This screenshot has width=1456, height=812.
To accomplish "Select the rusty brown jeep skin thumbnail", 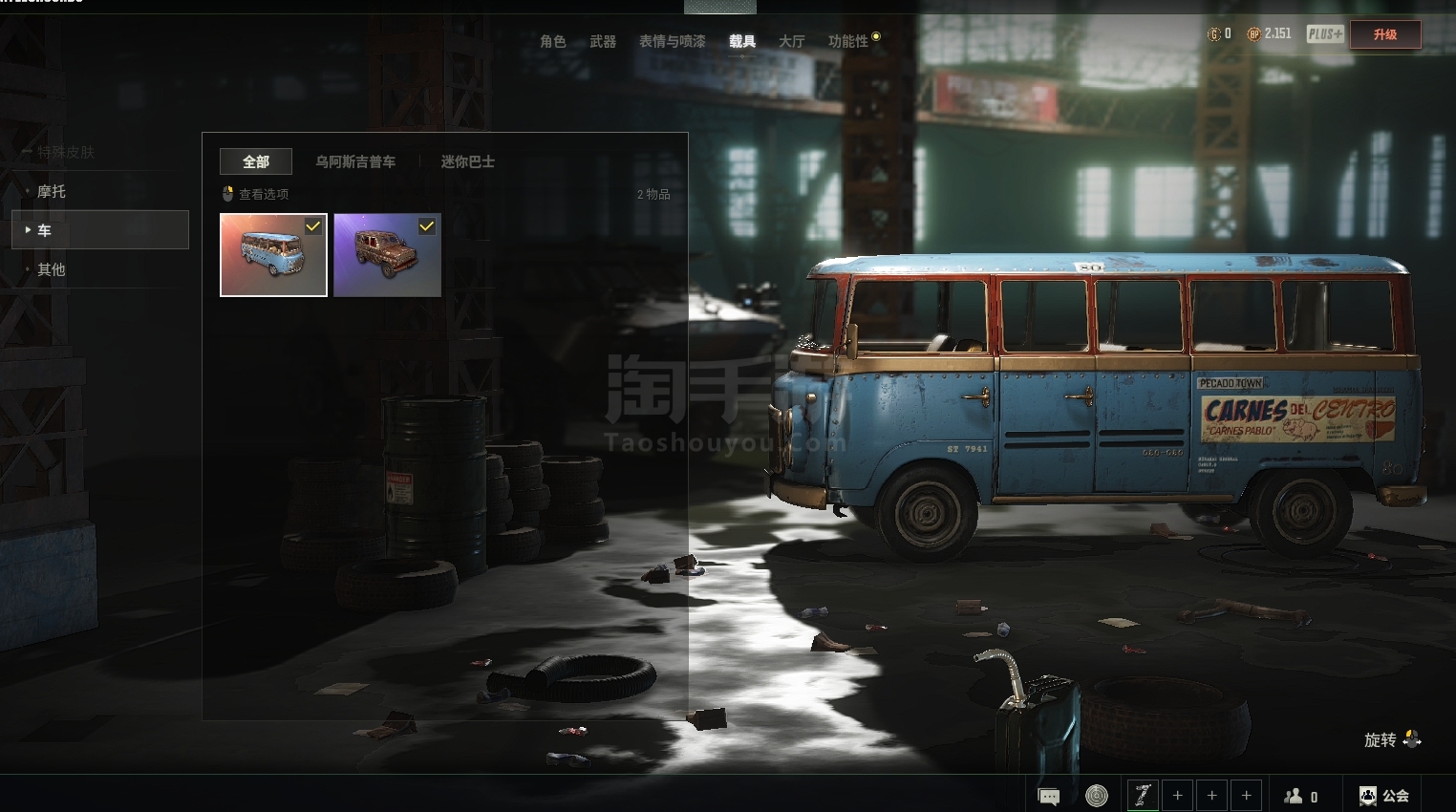I will click(387, 255).
